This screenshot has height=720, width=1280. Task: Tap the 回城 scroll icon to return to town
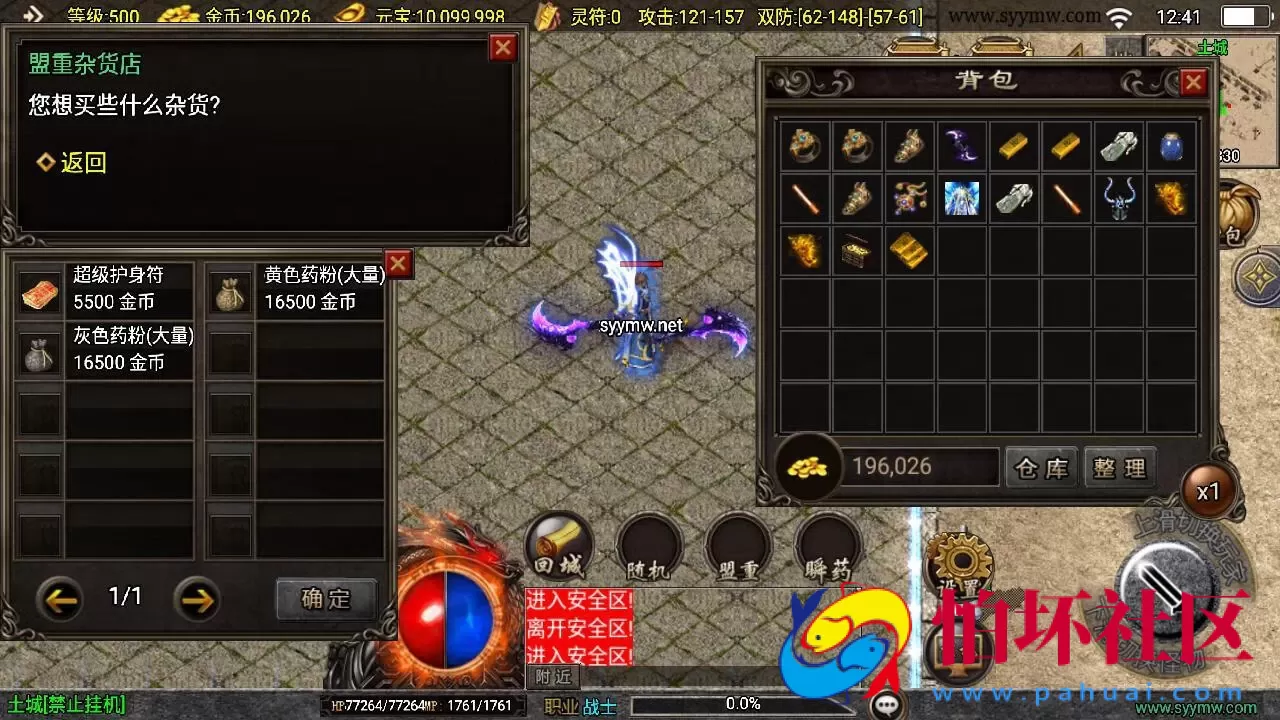pos(558,547)
